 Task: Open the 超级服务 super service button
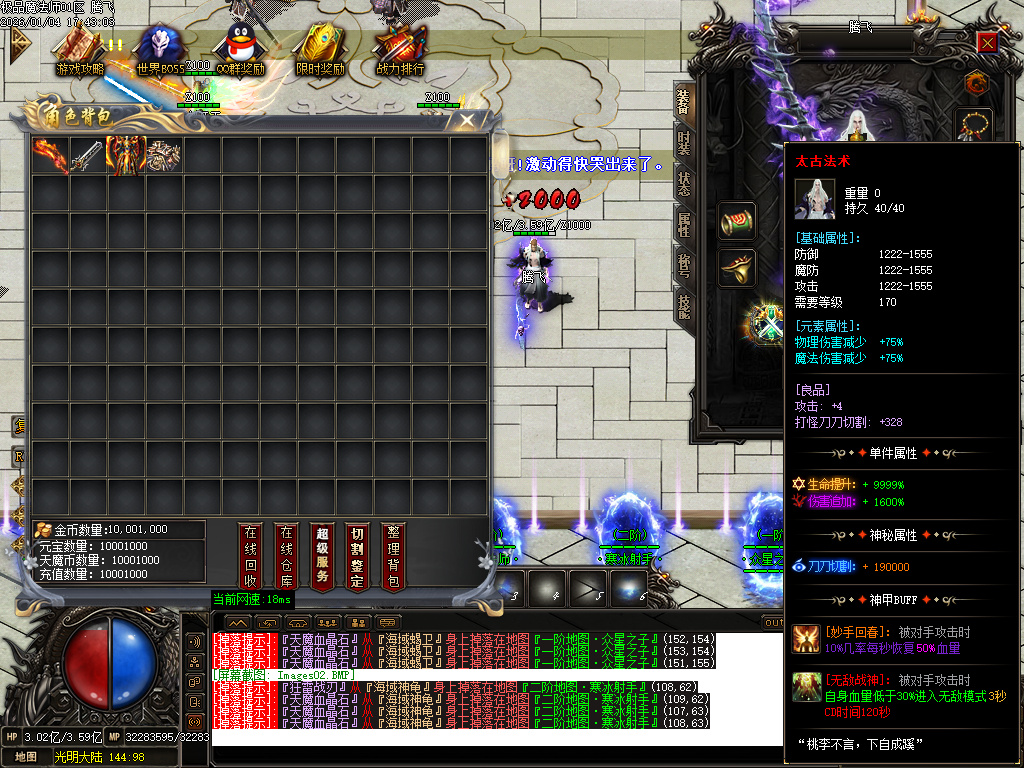click(322, 556)
